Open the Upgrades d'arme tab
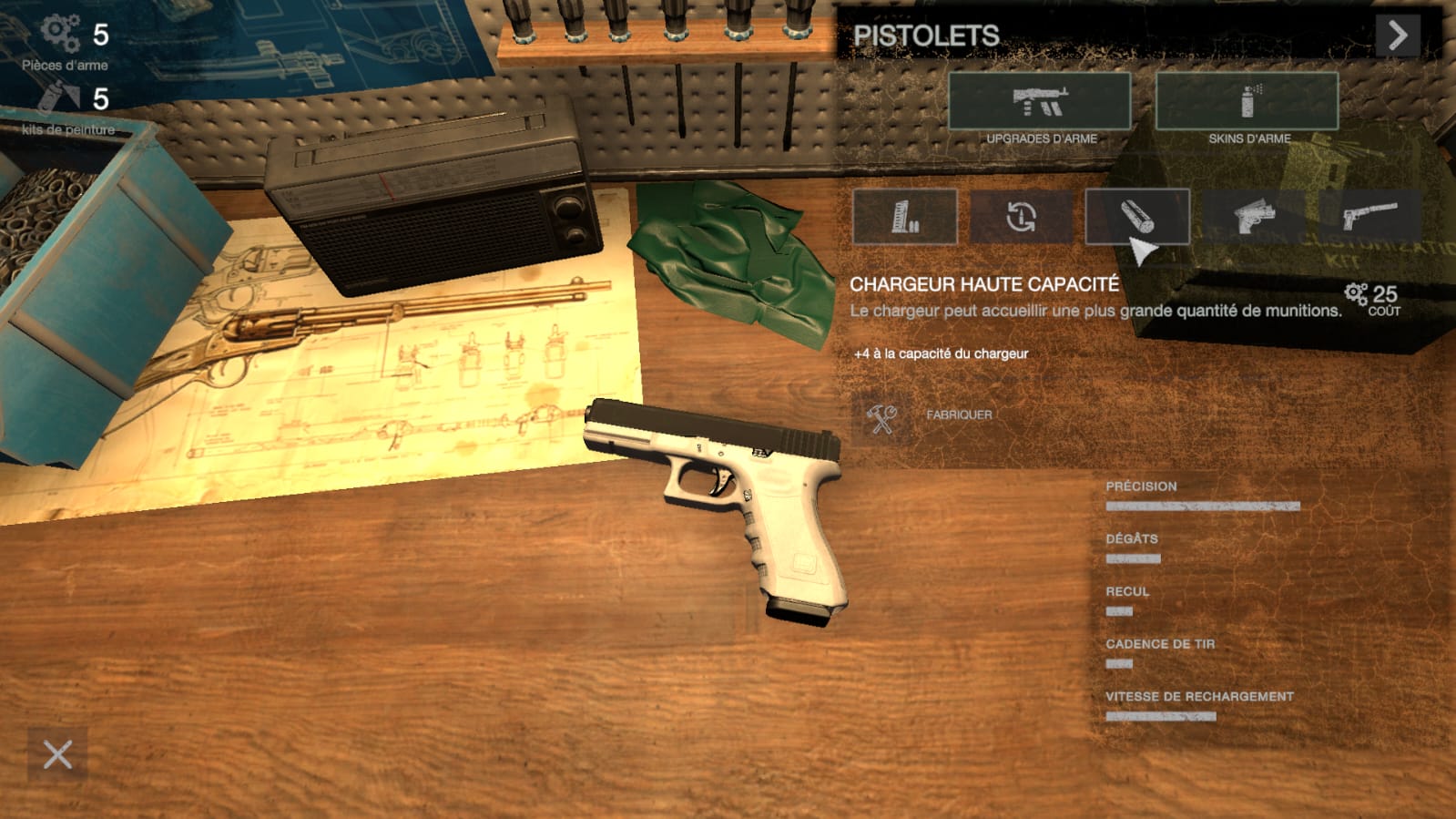The width and height of the screenshot is (1456, 819). (x=1039, y=101)
